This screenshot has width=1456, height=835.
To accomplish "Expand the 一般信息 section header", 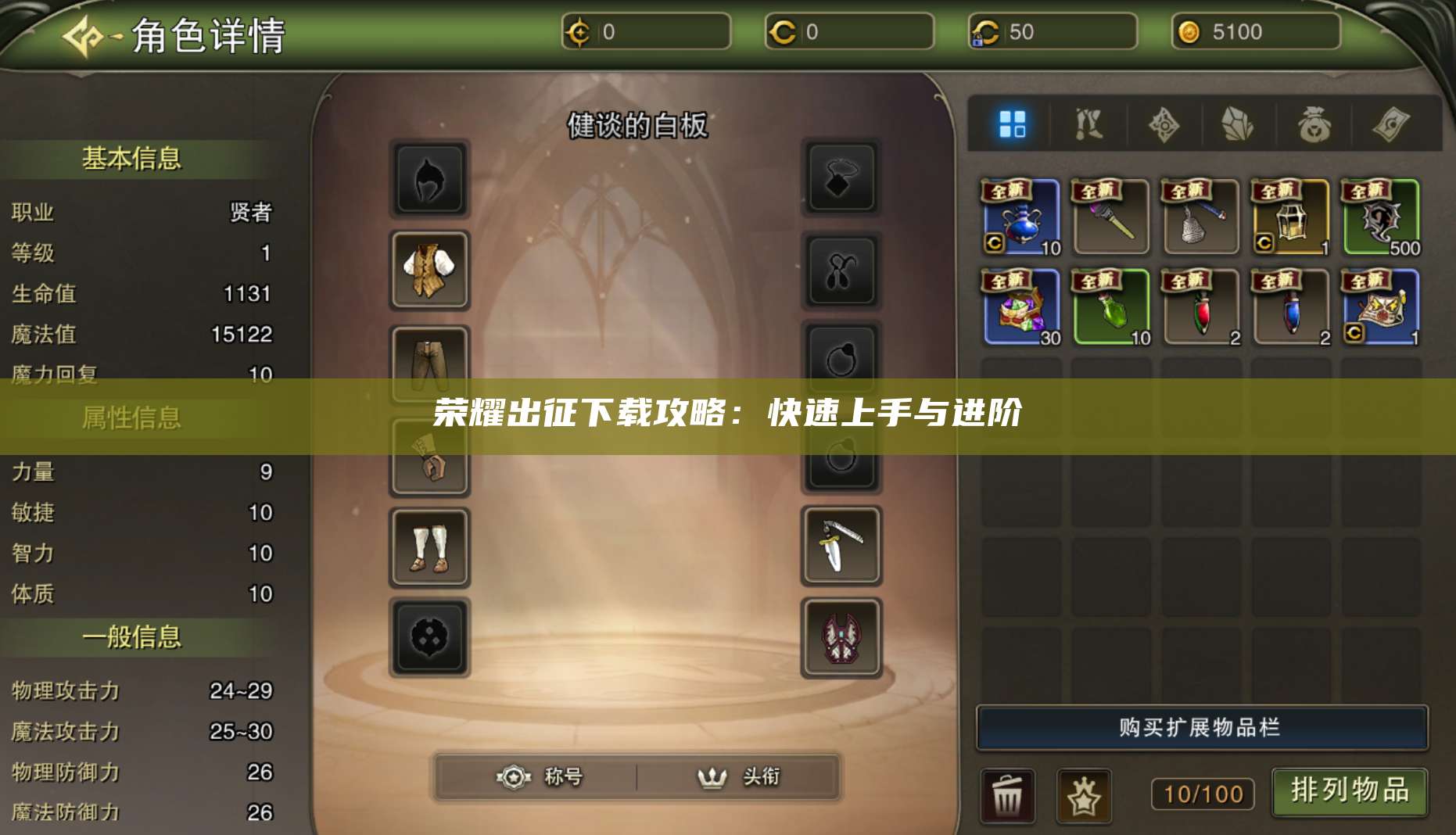I will click(131, 637).
